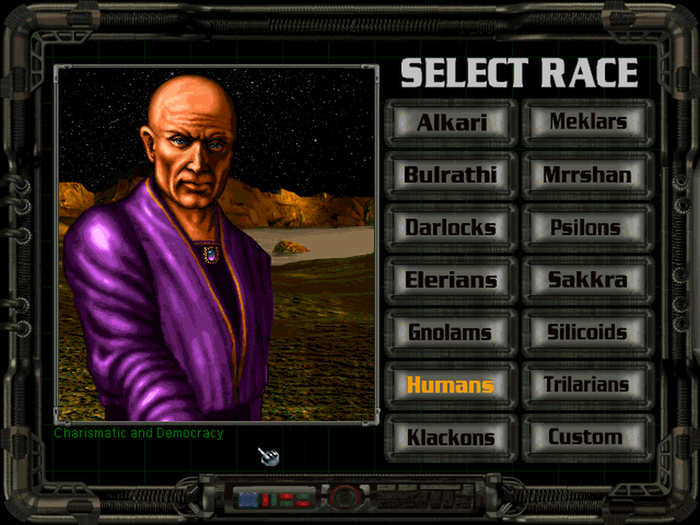The height and width of the screenshot is (525, 700).
Task: Open the Custom race option
Action: 587,437
